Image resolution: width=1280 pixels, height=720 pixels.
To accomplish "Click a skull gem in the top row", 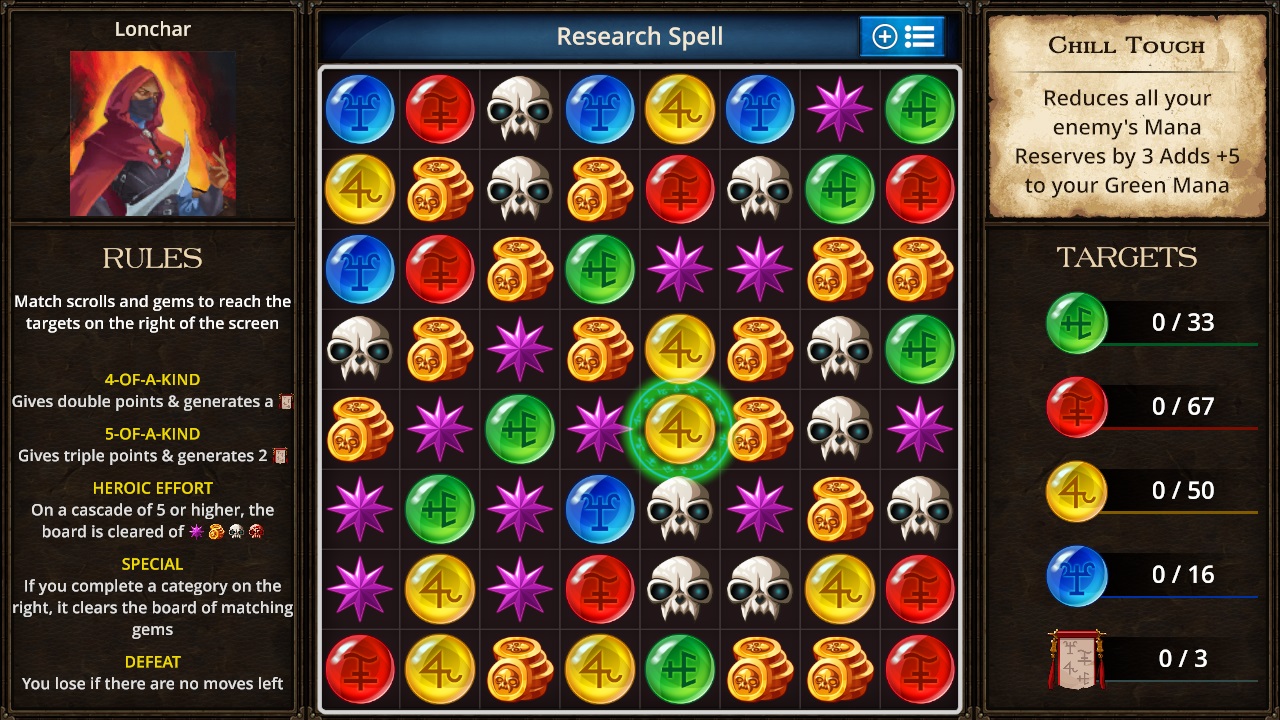I will pyautogui.click(x=519, y=109).
